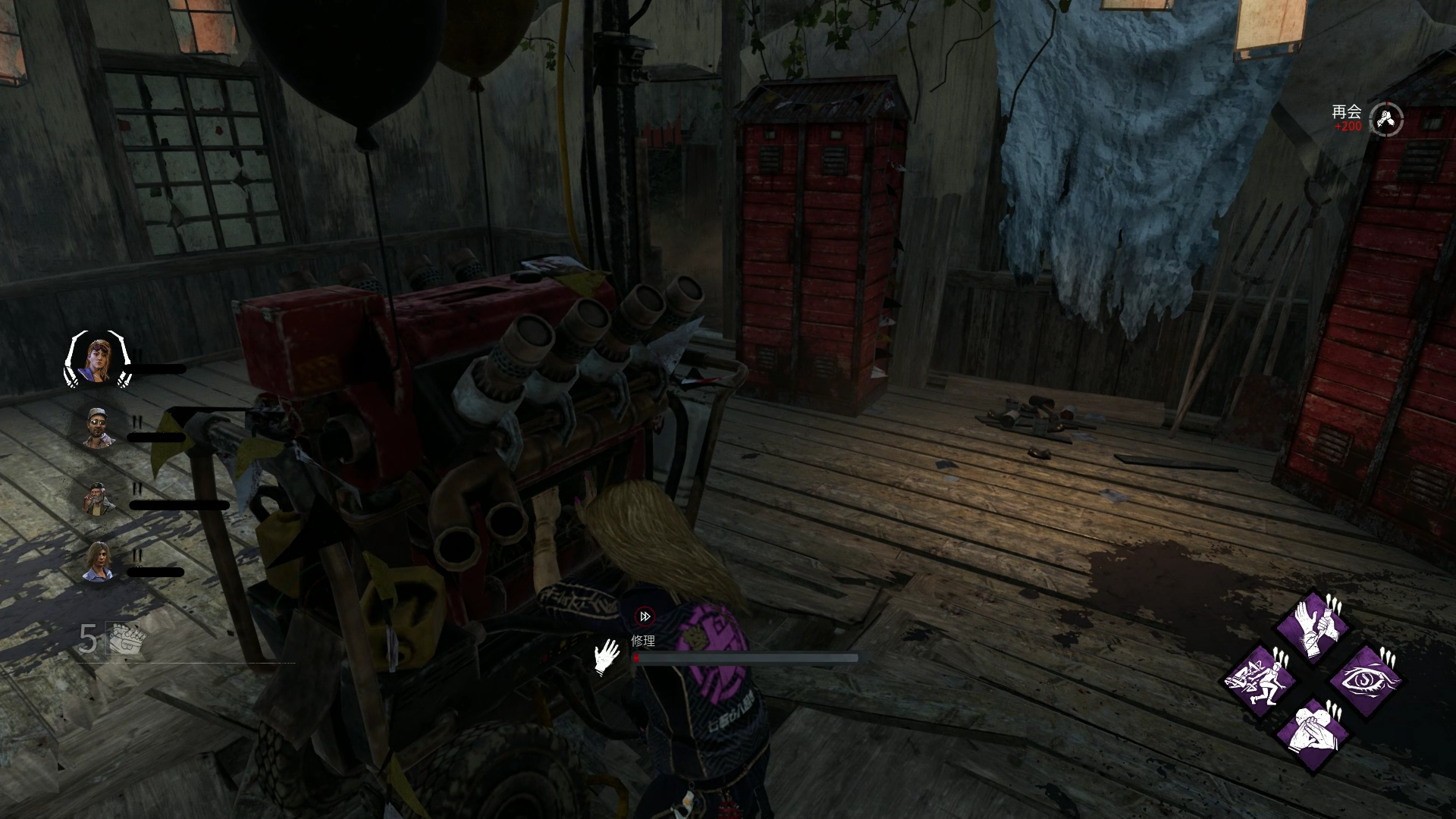Select the goggles-wearing survivor portrait with obsession claws
Image resolution: width=1456 pixels, height=819 pixels.
pyautogui.click(x=97, y=359)
